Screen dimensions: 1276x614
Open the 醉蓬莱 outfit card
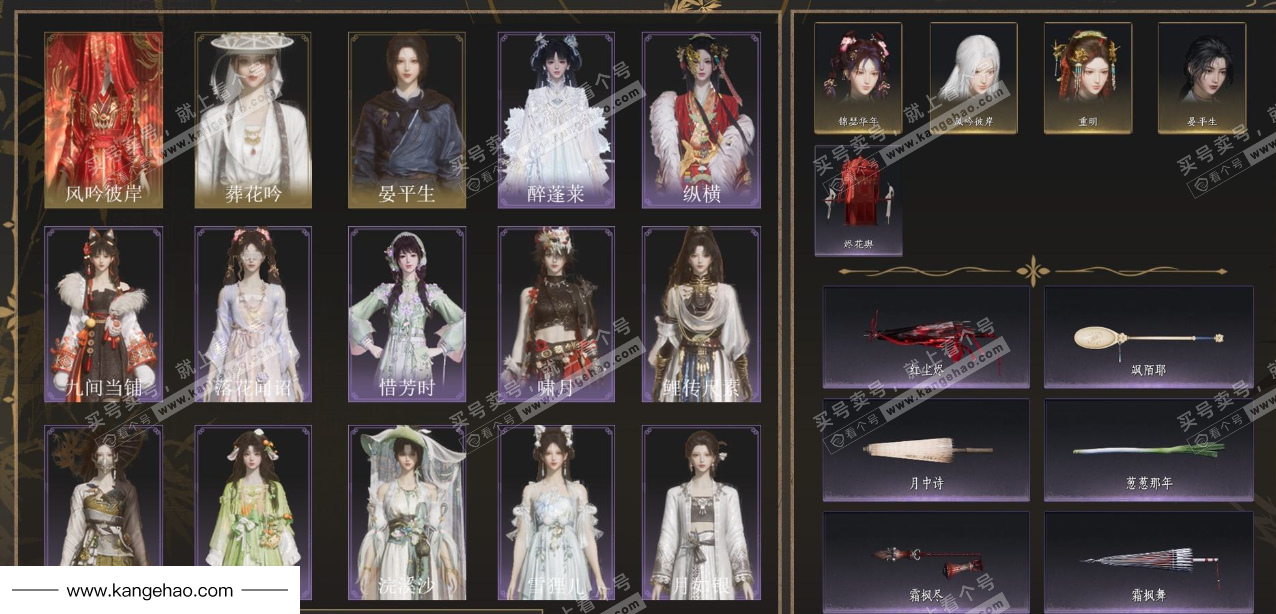coord(556,120)
